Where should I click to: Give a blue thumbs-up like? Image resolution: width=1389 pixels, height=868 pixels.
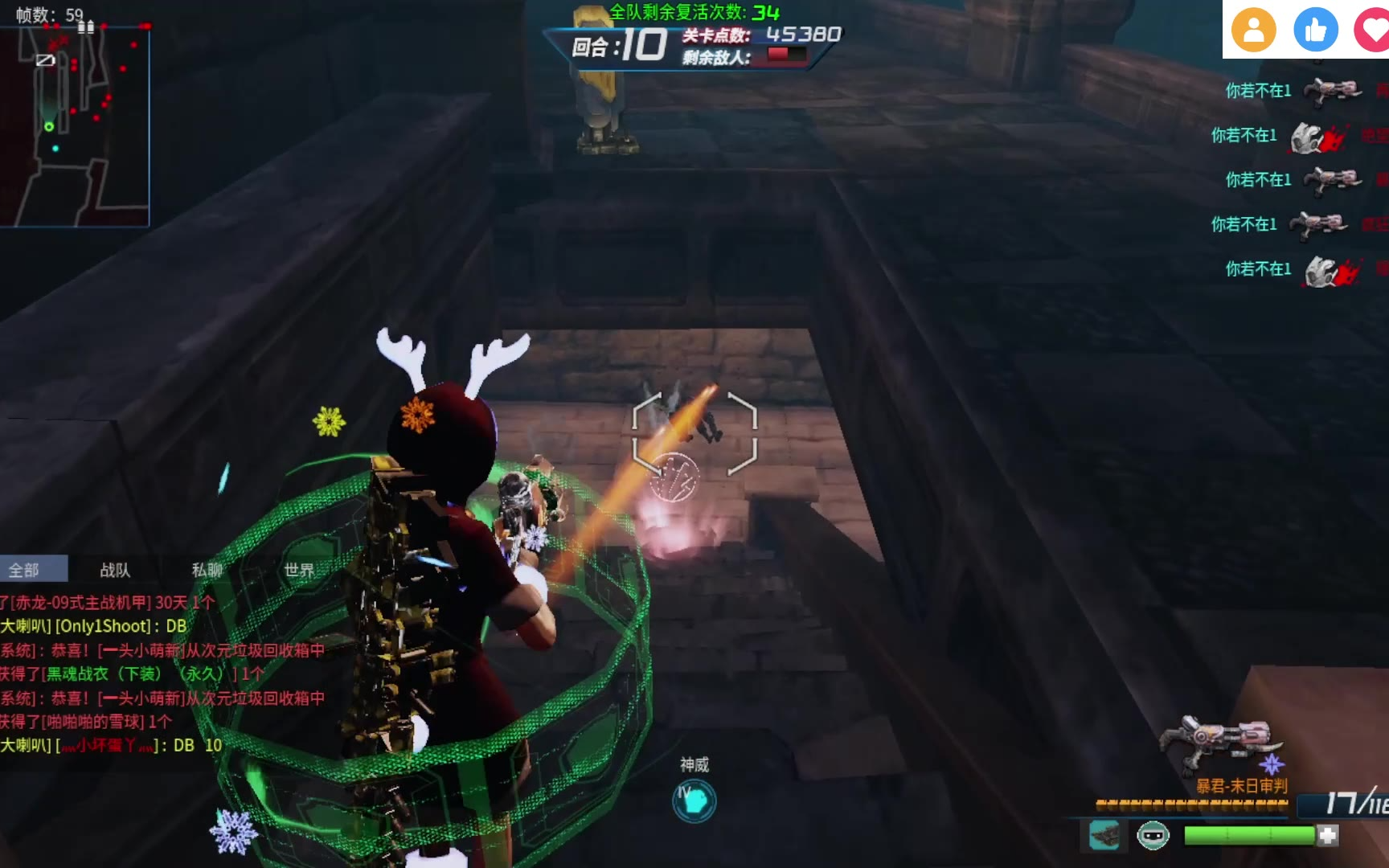[x=1316, y=31]
